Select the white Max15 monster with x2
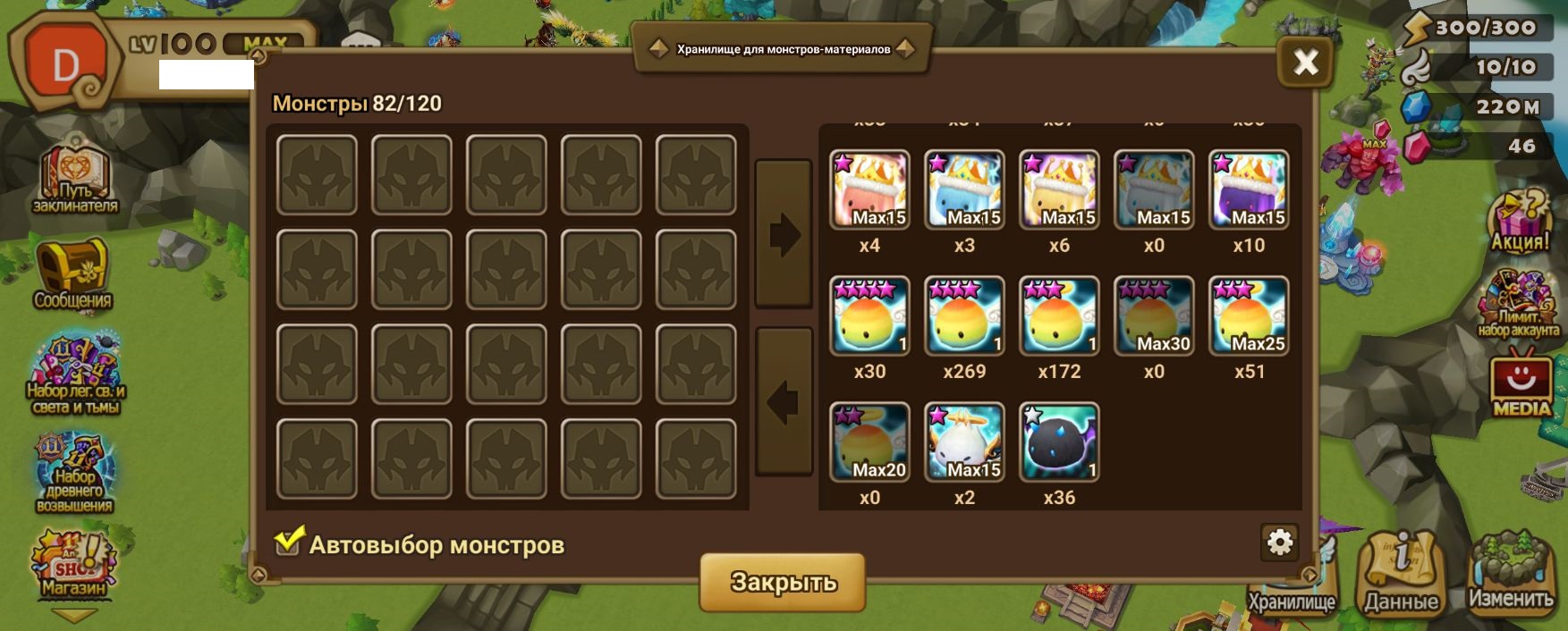Viewport: 1568px width, 631px height. 964,442
